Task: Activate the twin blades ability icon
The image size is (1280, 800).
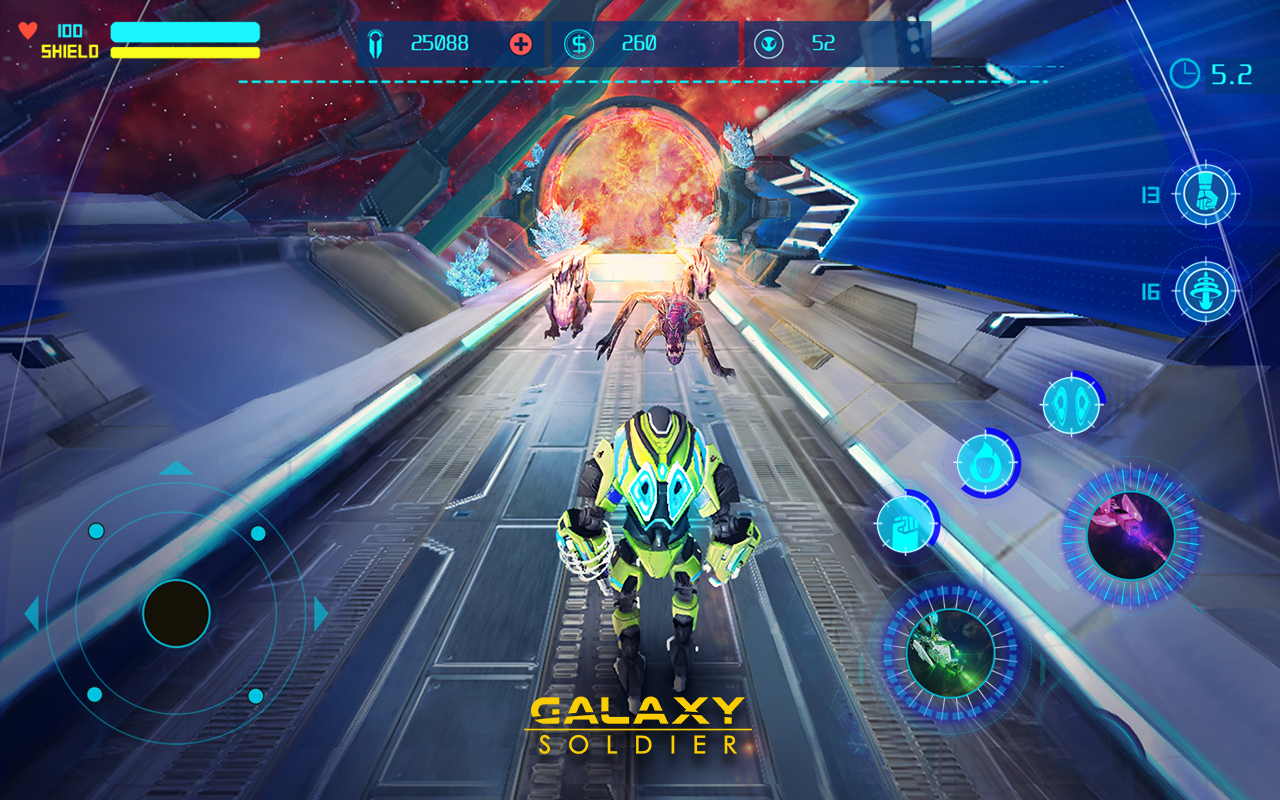Action: click(x=1074, y=404)
